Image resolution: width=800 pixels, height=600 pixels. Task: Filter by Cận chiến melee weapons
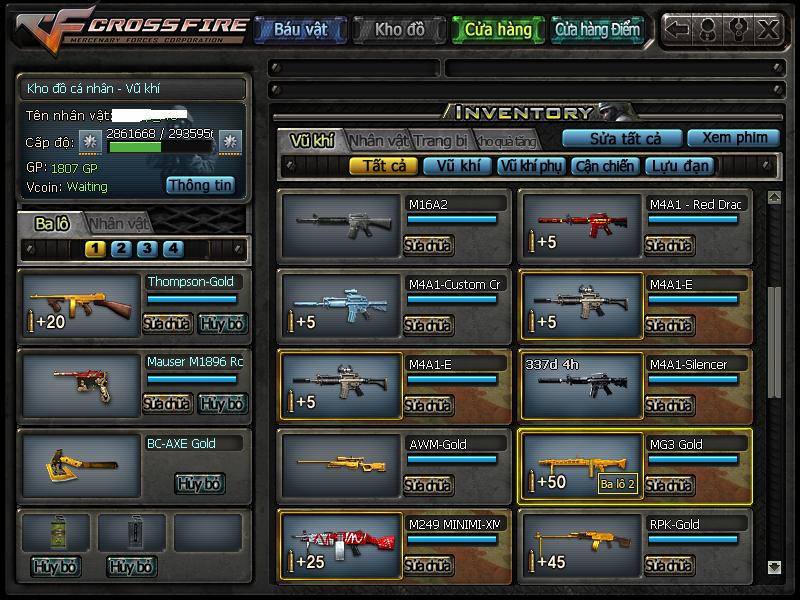click(604, 167)
